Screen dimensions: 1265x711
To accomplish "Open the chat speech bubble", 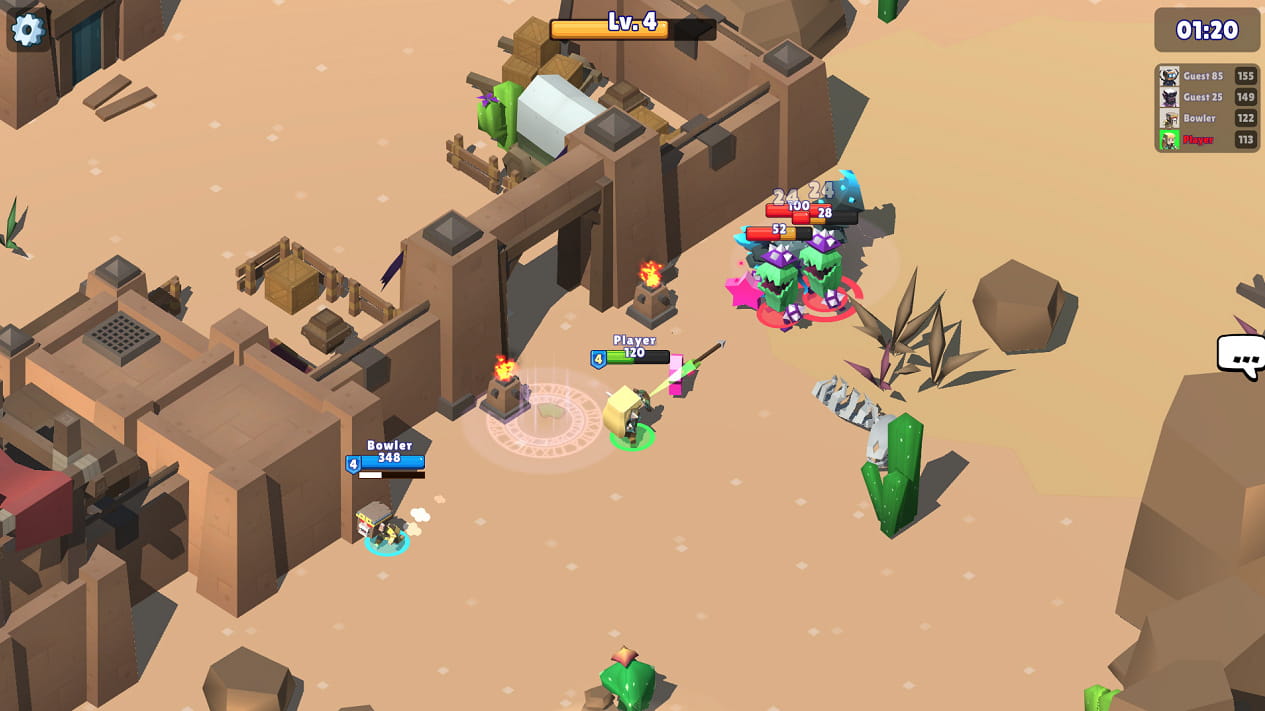I will point(1242,356).
